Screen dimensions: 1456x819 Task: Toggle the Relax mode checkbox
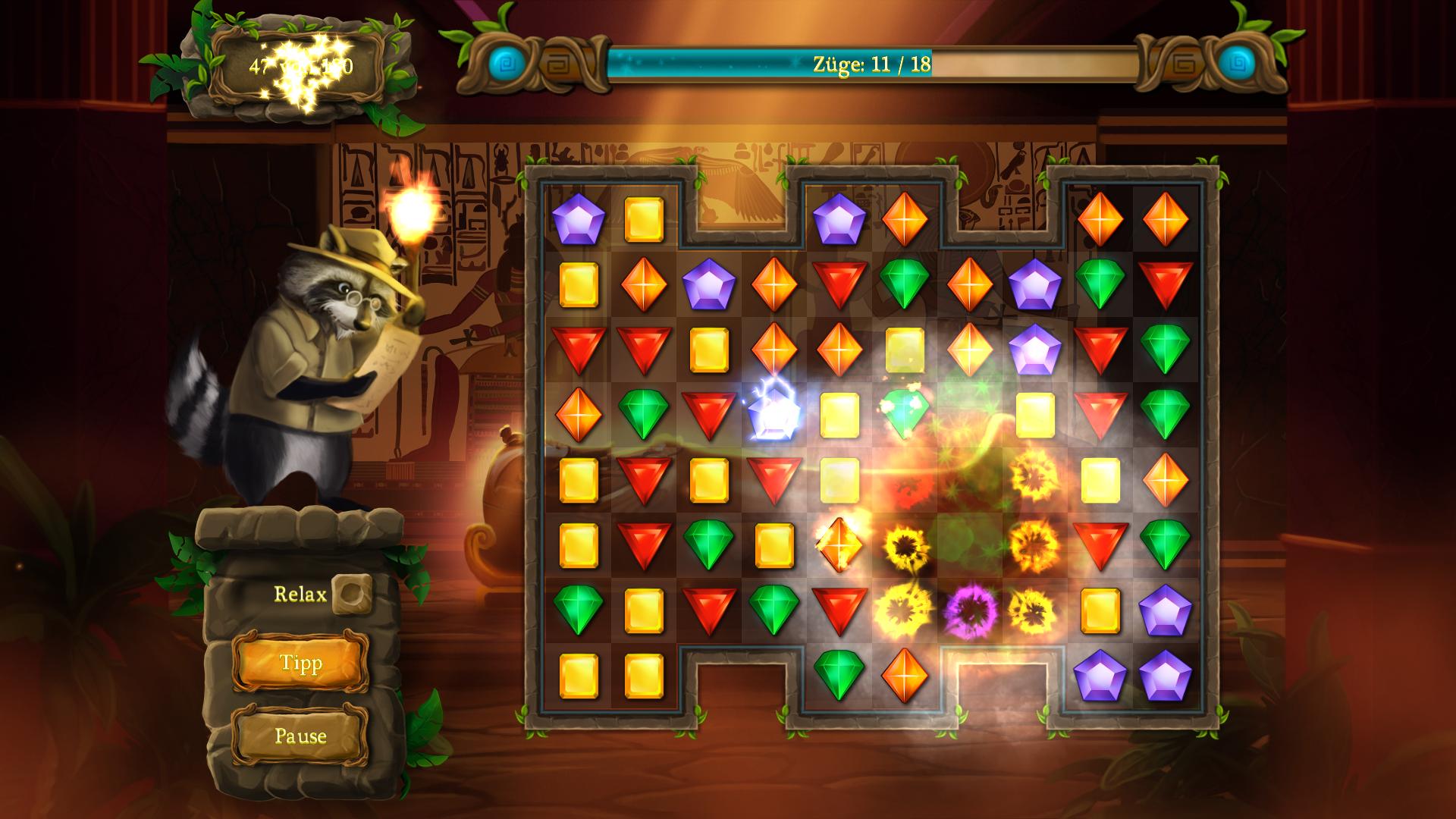tap(352, 594)
